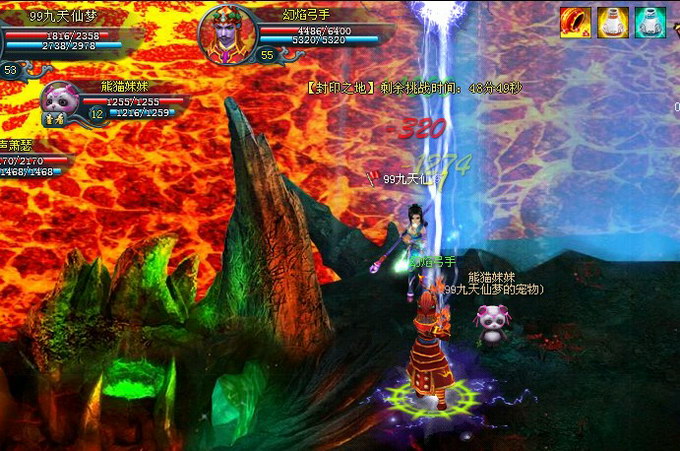Open the red-gold ring buff icon

[574, 22]
